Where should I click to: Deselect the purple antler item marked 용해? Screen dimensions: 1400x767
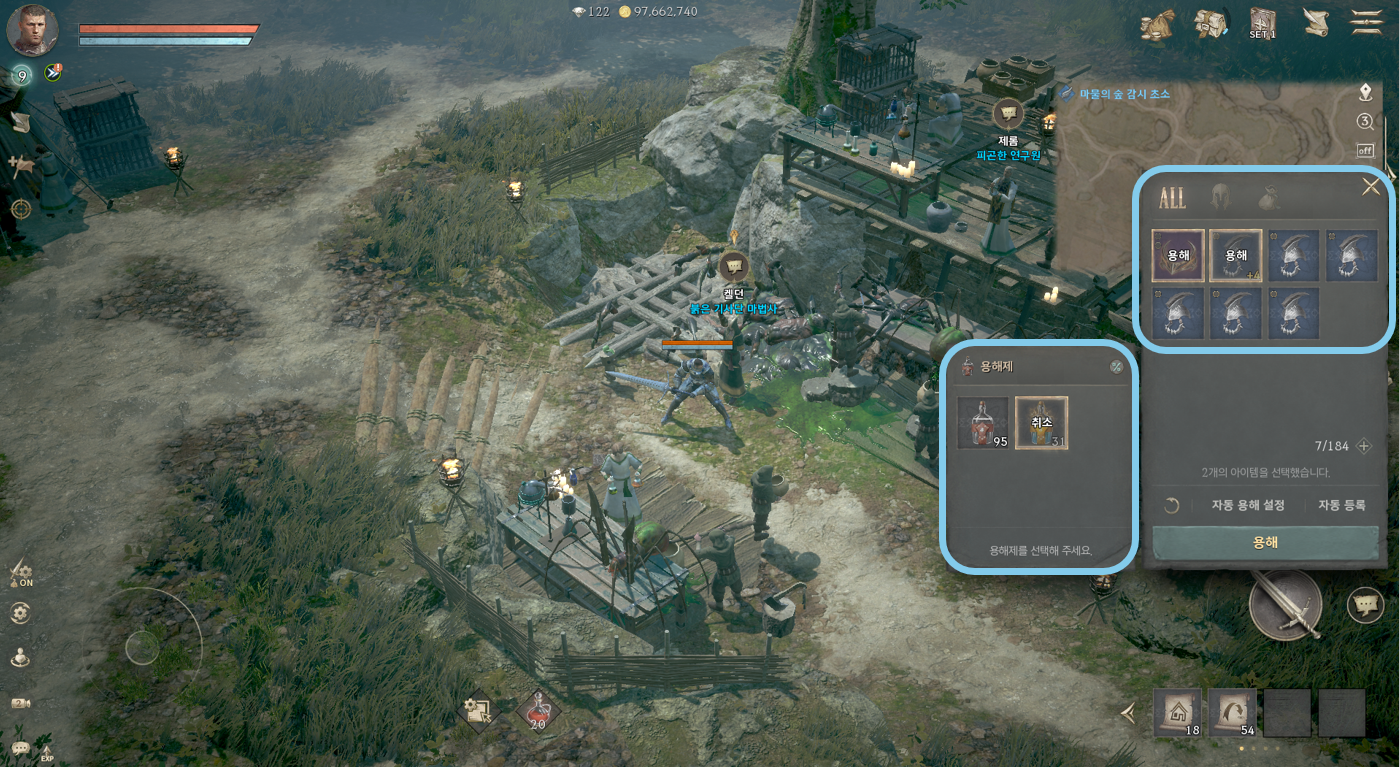tap(1177, 256)
